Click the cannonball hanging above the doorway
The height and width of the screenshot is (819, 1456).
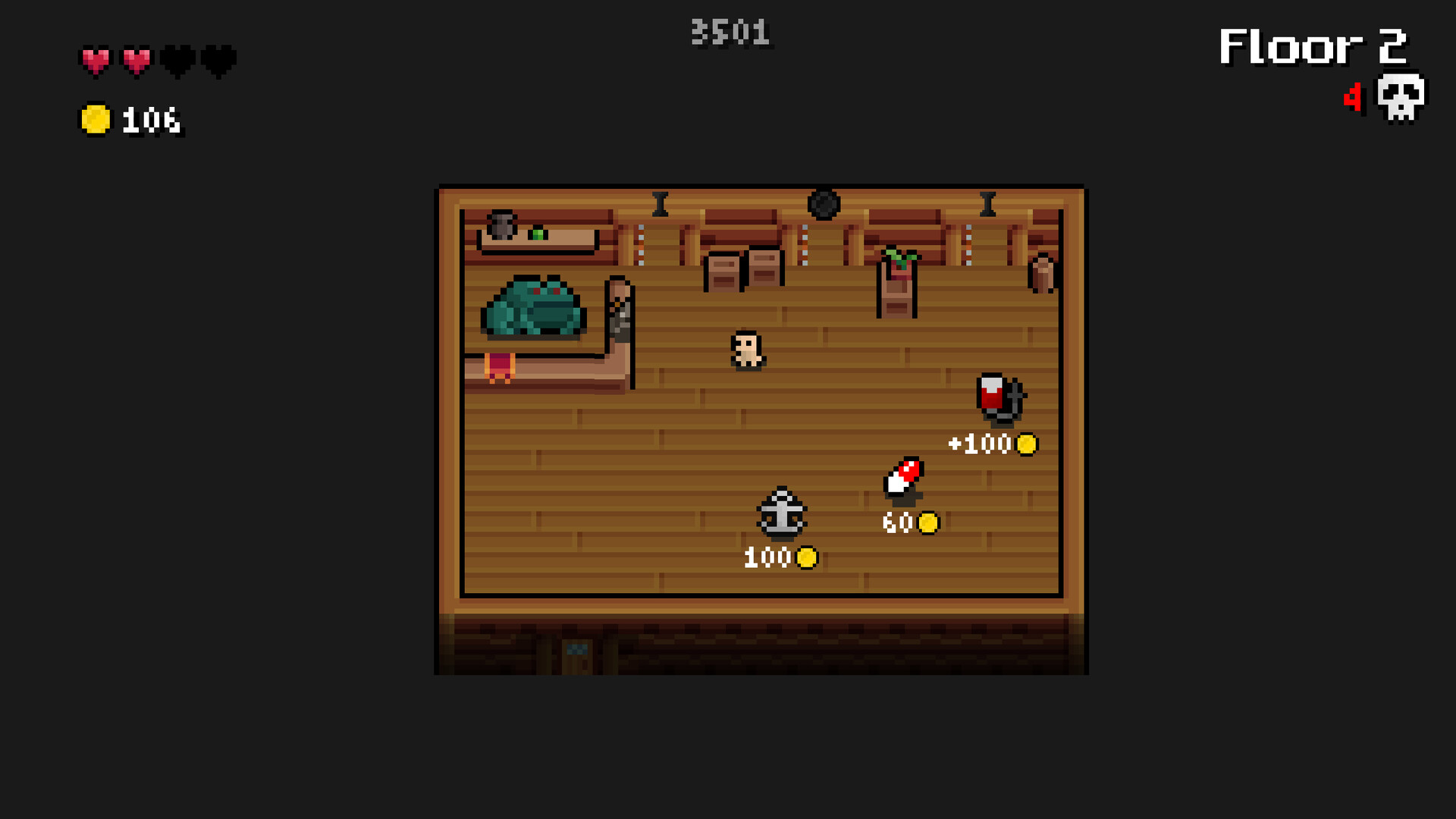[824, 203]
